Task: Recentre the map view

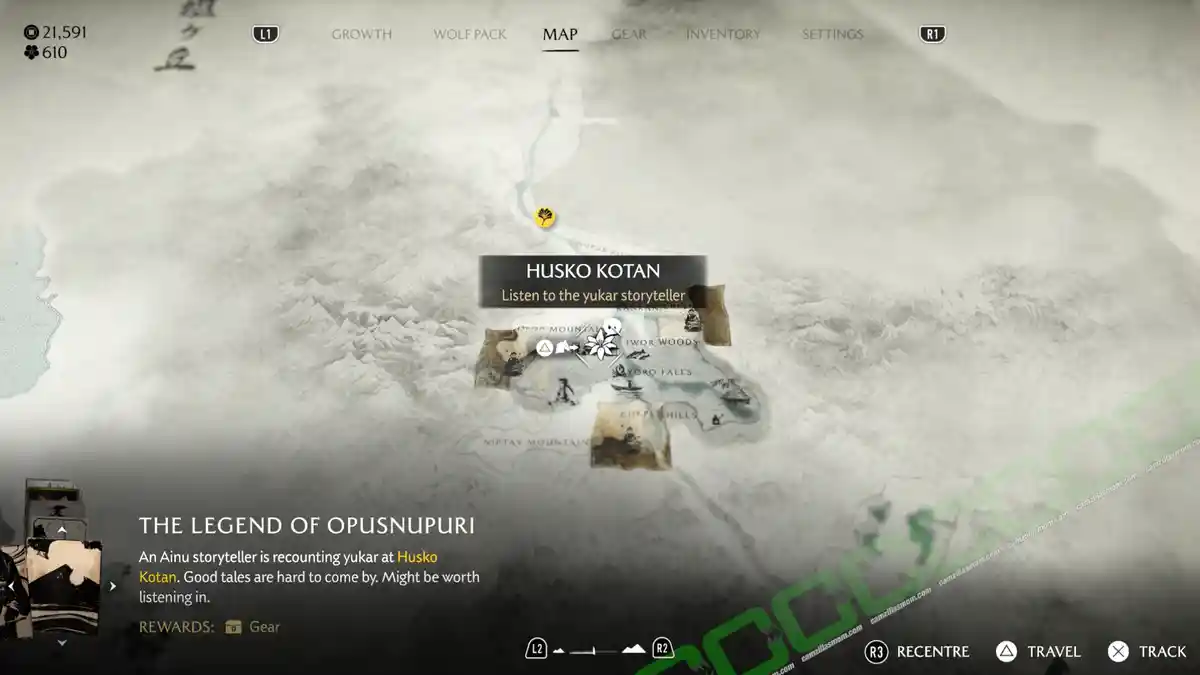Action: tap(917, 651)
